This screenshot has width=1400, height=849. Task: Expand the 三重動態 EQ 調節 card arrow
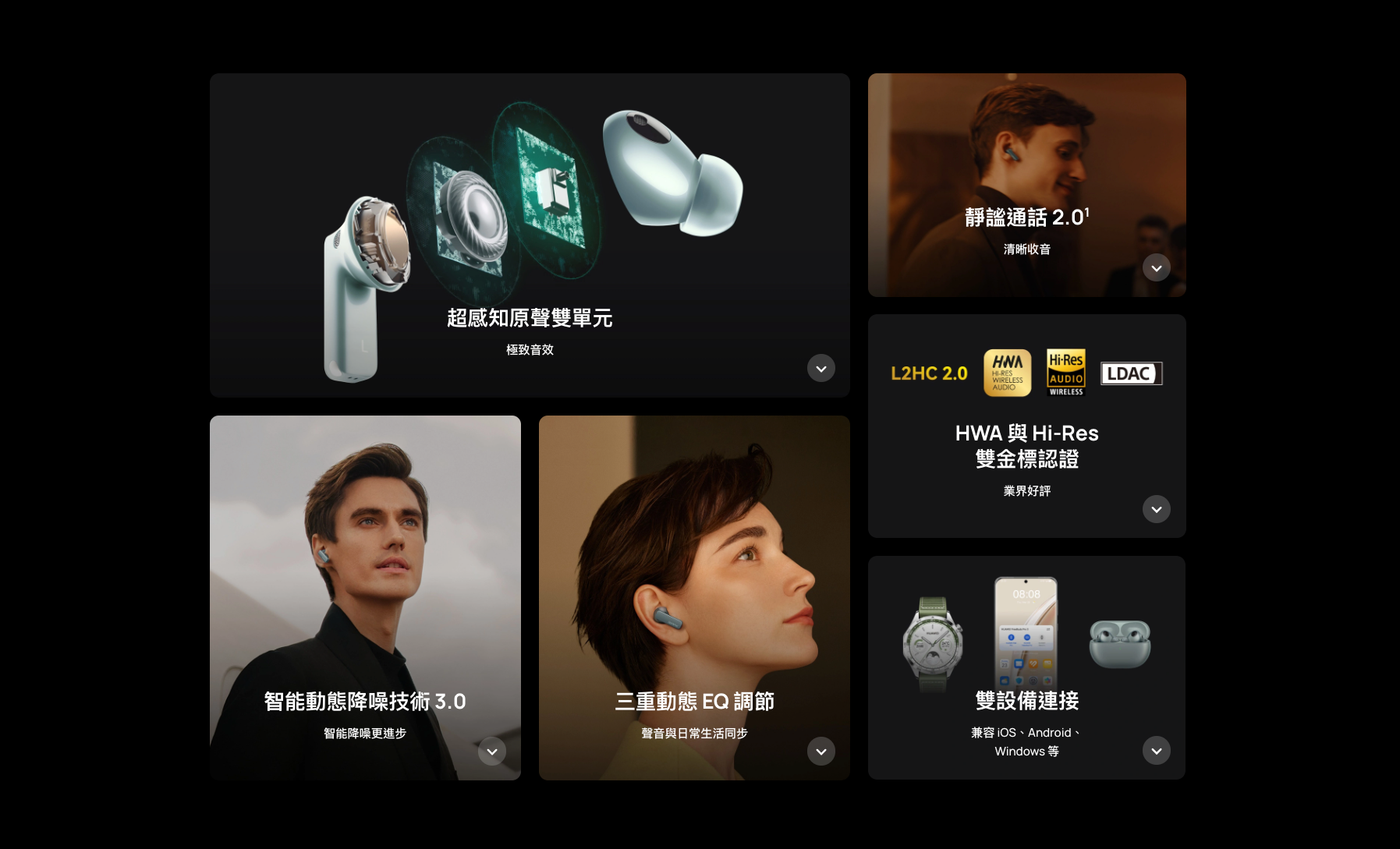(821, 751)
